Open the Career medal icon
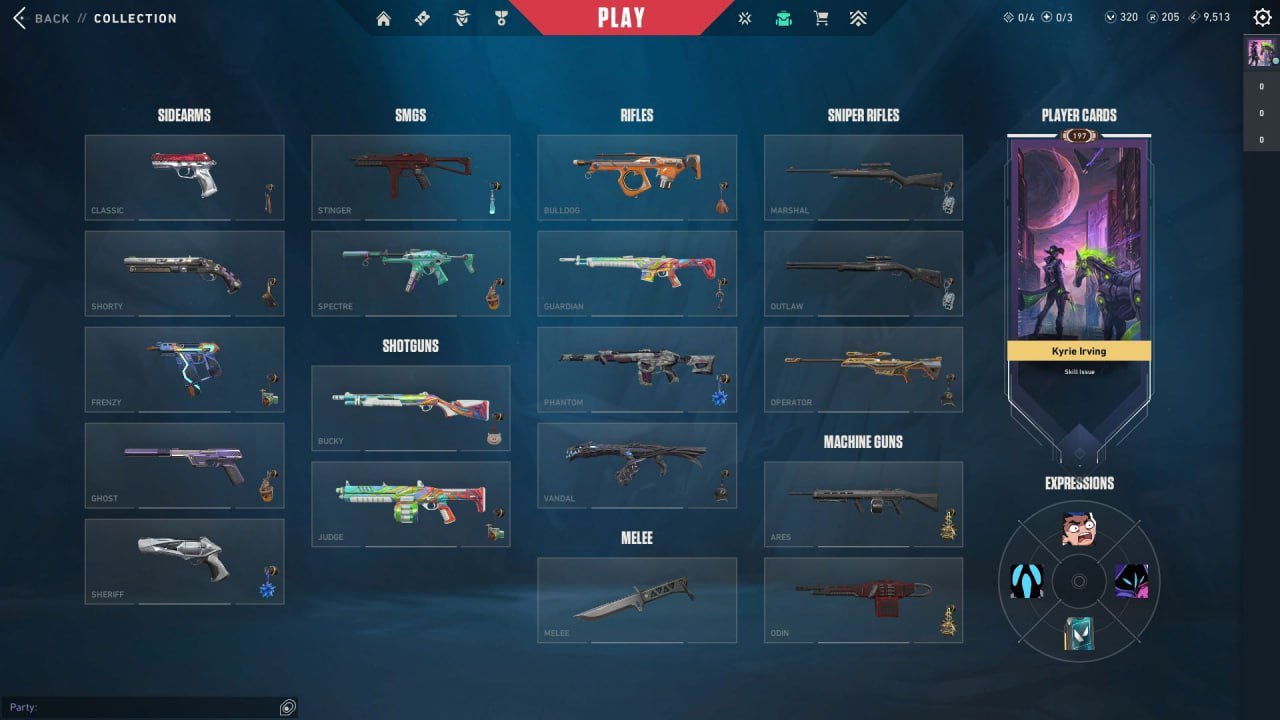The width and height of the screenshot is (1280, 720). [x=500, y=18]
